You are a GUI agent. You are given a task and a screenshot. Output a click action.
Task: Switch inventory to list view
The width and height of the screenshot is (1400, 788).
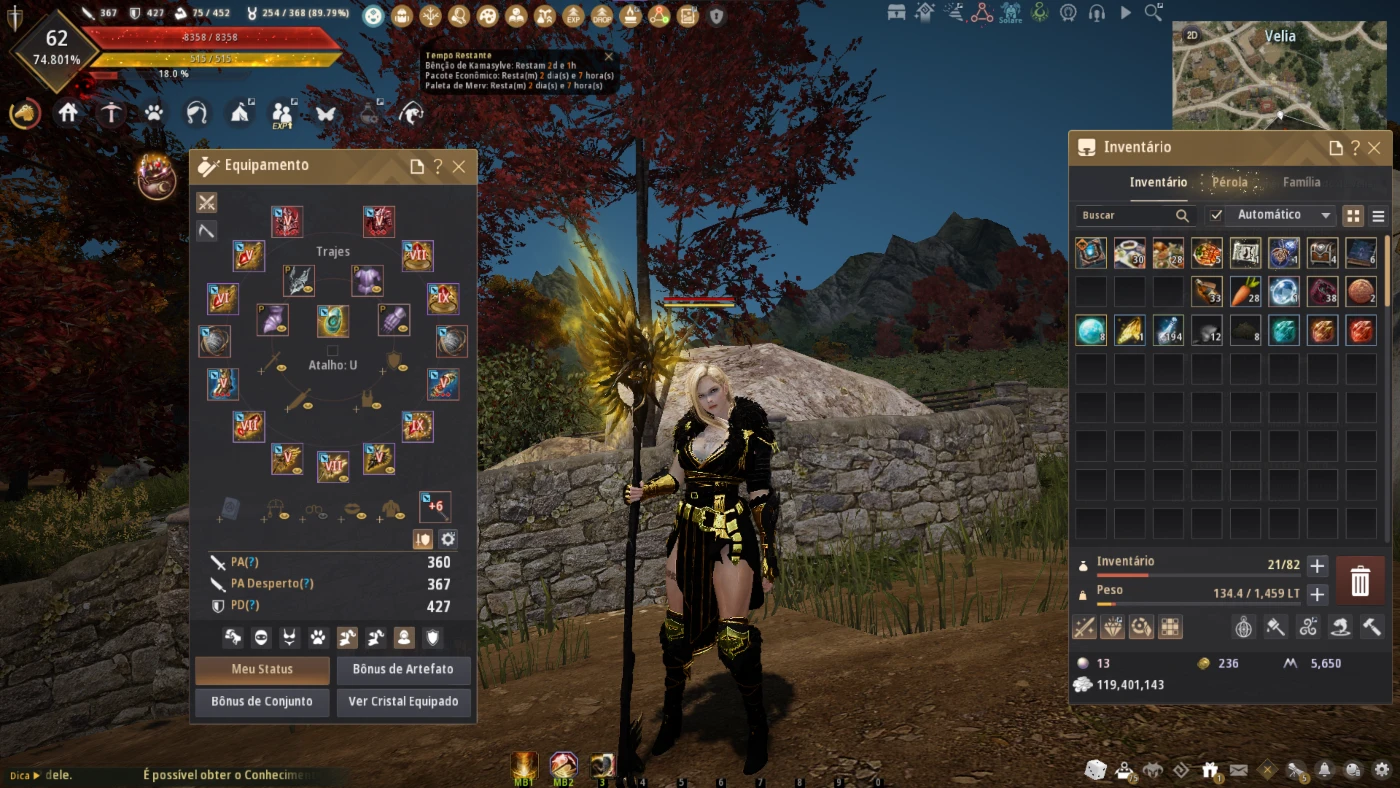[1378, 216]
